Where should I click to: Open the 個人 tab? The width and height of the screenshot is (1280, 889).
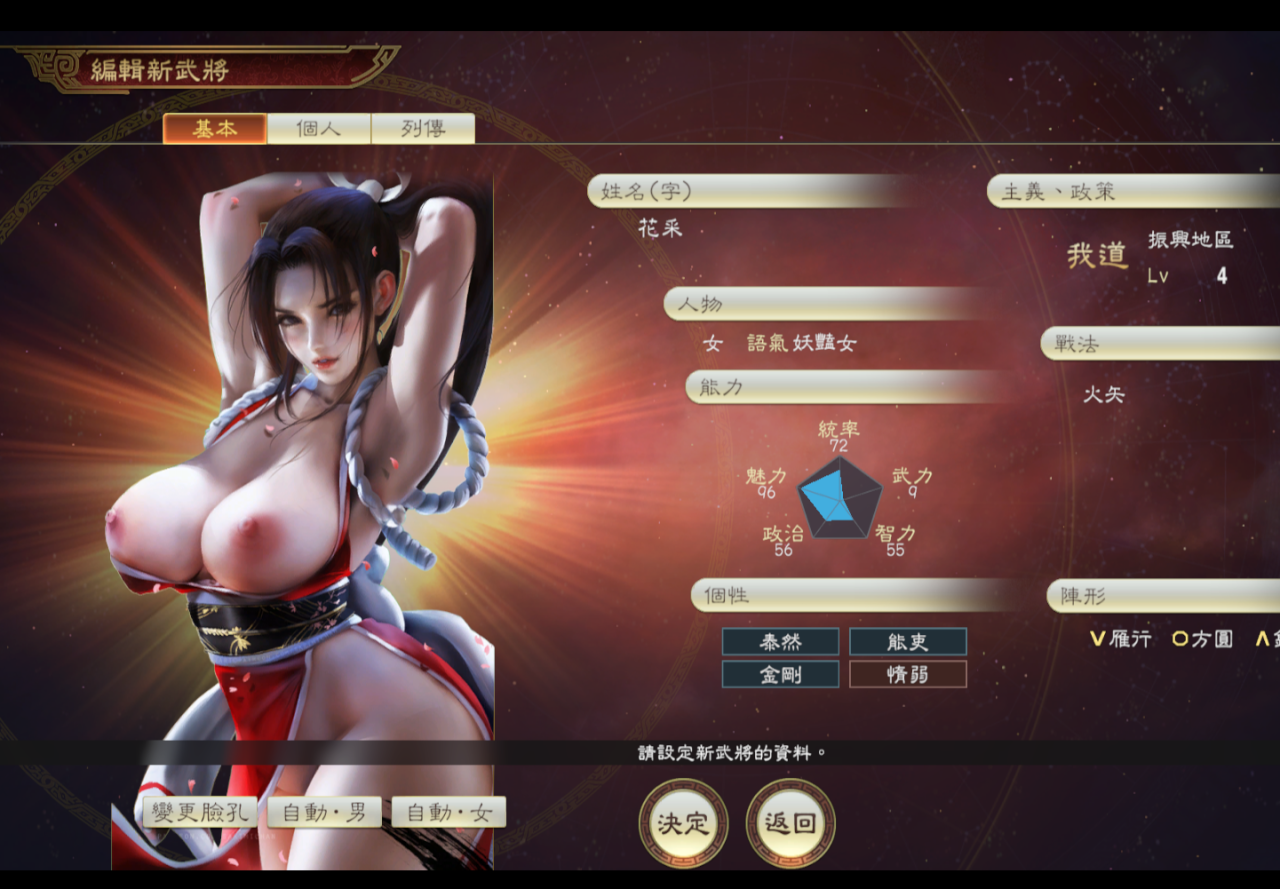pos(319,129)
